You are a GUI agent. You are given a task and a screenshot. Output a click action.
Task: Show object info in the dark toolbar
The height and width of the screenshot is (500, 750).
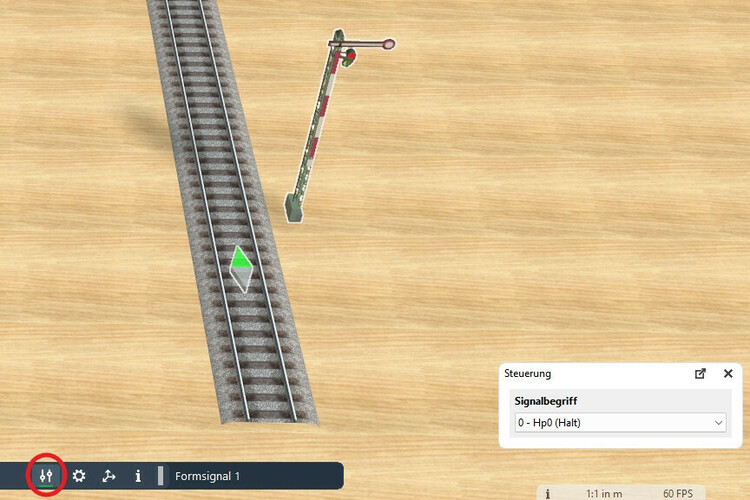click(x=138, y=476)
